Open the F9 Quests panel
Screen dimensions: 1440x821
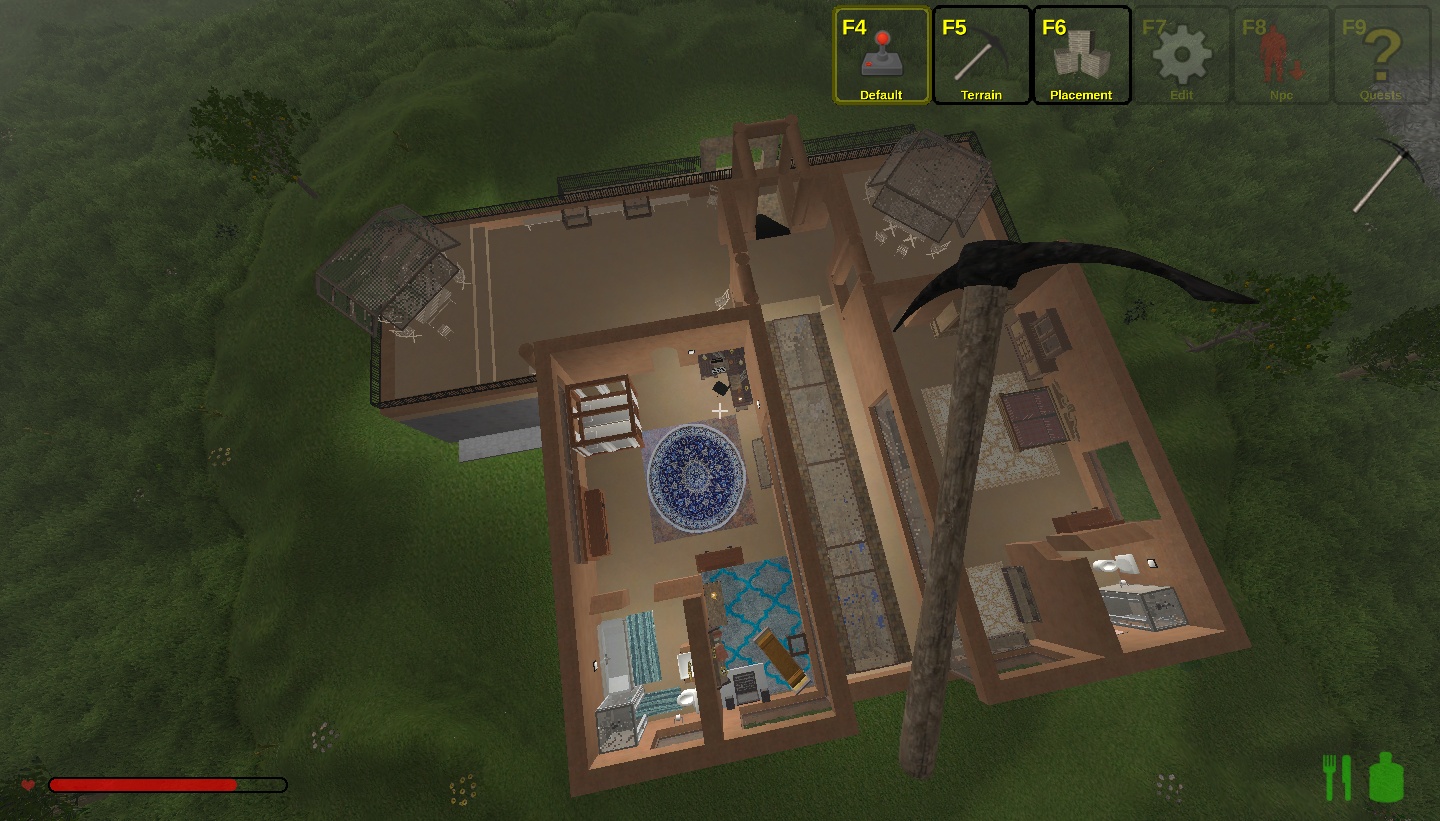tap(1381, 56)
